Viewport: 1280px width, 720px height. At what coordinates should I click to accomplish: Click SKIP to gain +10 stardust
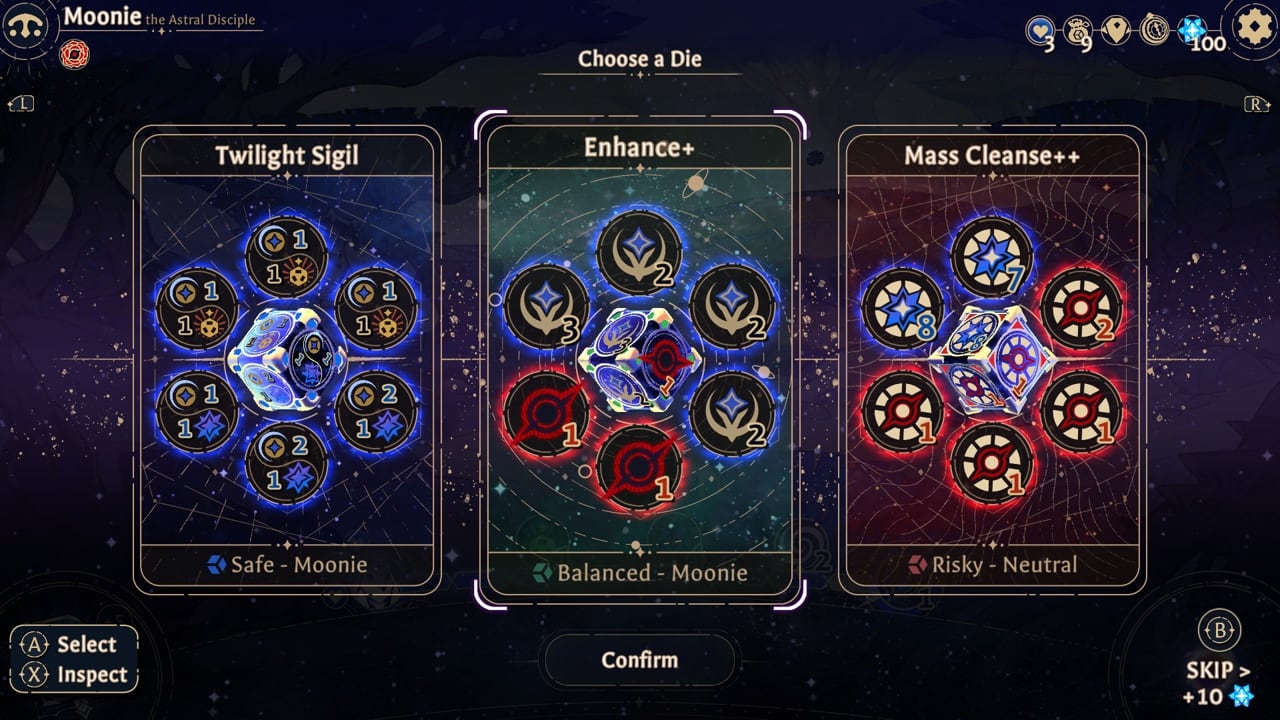[x=1216, y=668]
